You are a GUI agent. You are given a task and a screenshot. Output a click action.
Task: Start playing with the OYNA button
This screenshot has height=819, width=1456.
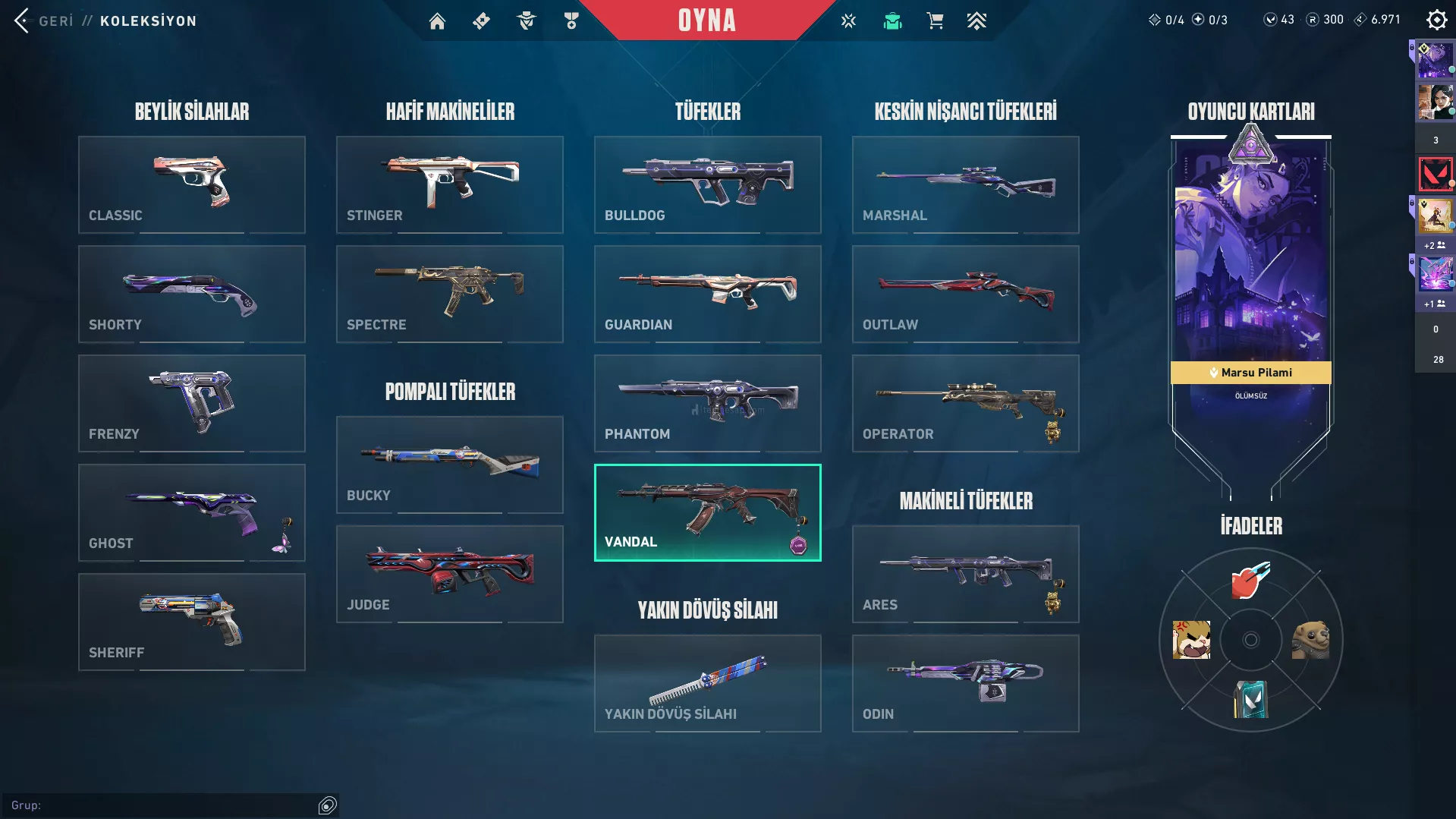(x=706, y=20)
